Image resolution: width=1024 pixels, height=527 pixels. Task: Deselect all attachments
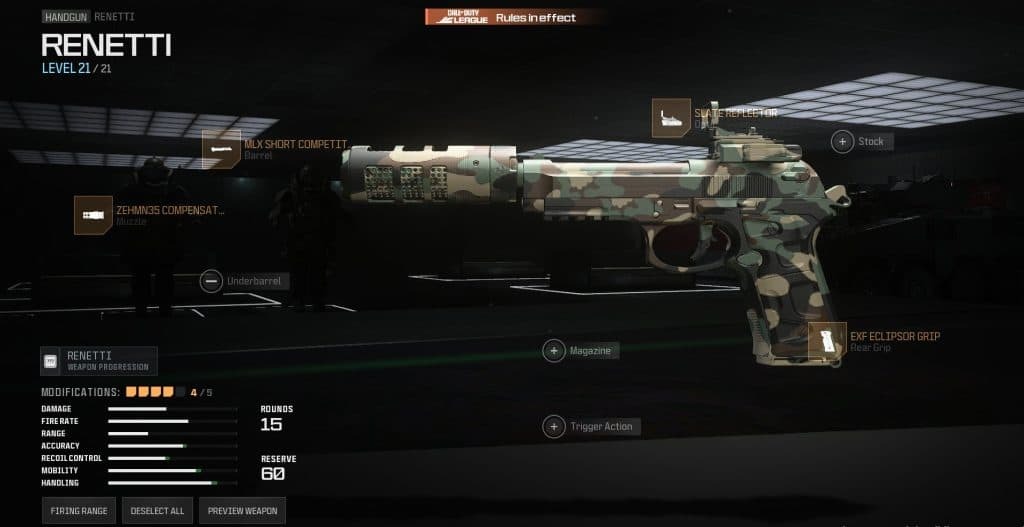click(x=158, y=510)
